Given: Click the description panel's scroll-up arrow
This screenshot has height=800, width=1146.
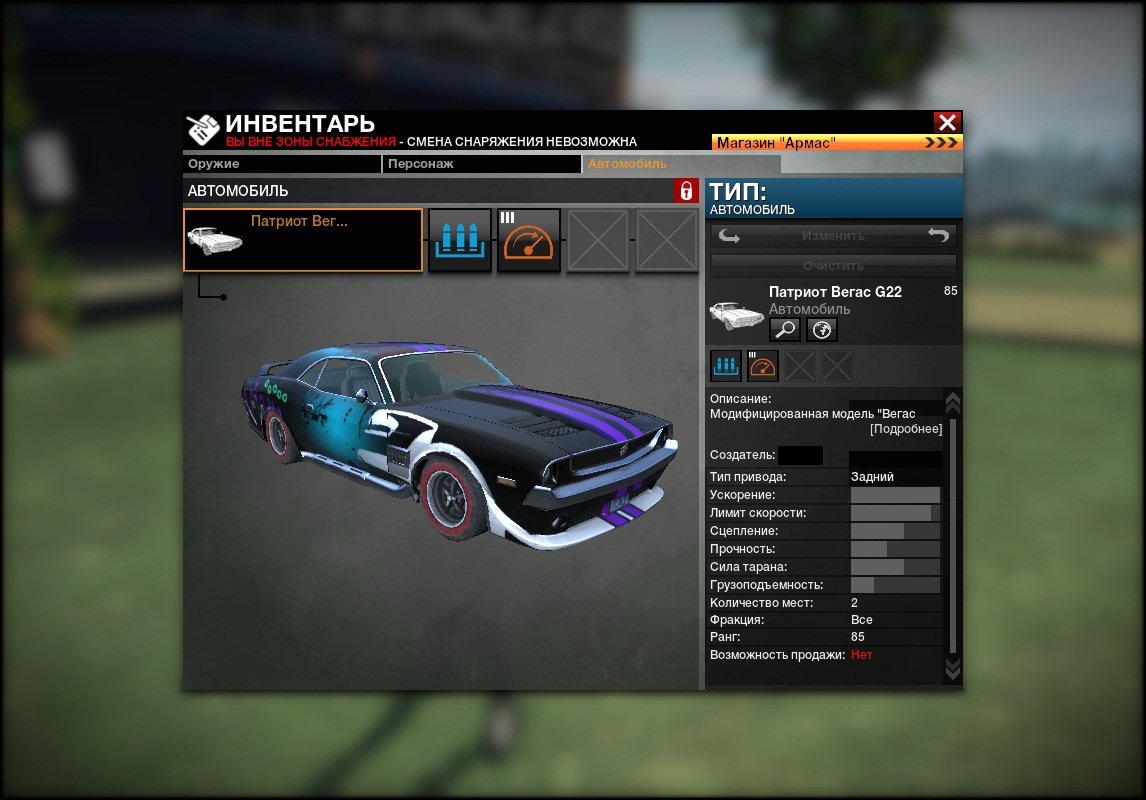Looking at the screenshot, I should click(x=952, y=402).
